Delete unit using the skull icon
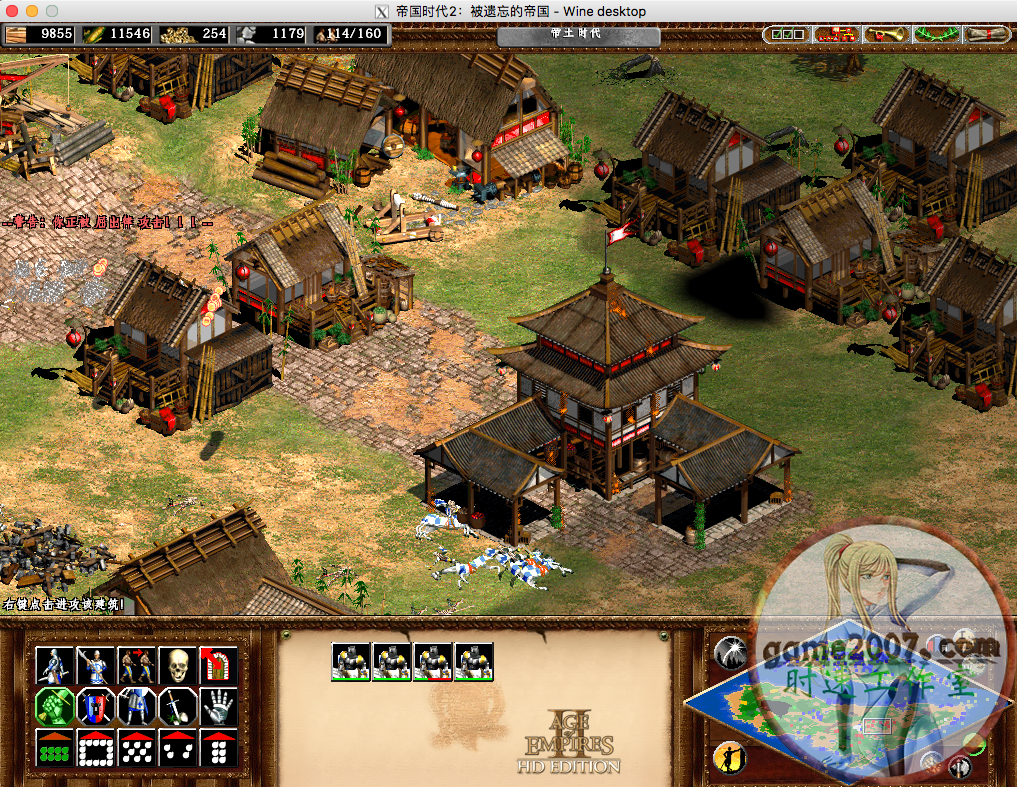 tap(177, 665)
